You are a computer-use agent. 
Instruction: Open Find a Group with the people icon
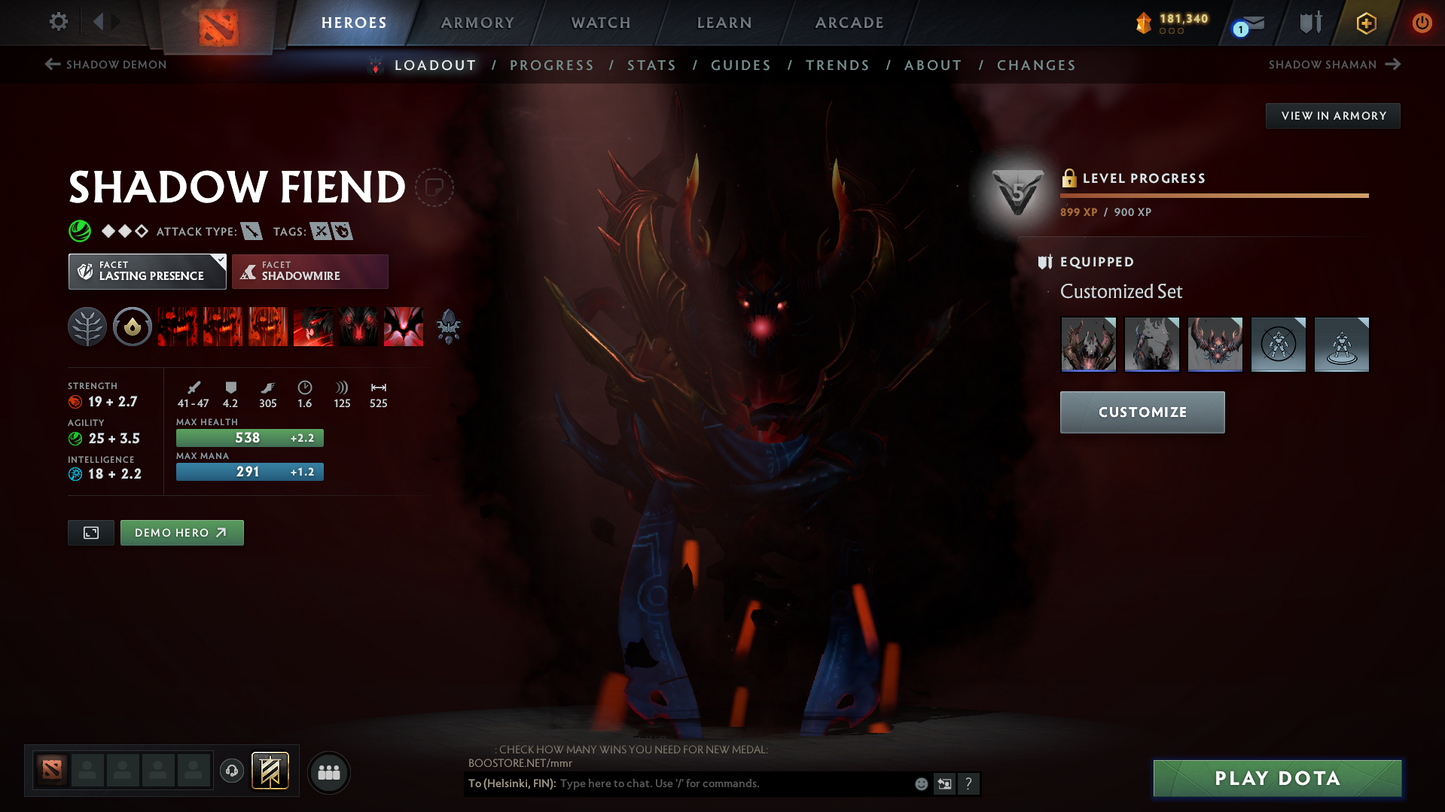tap(329, 770)
